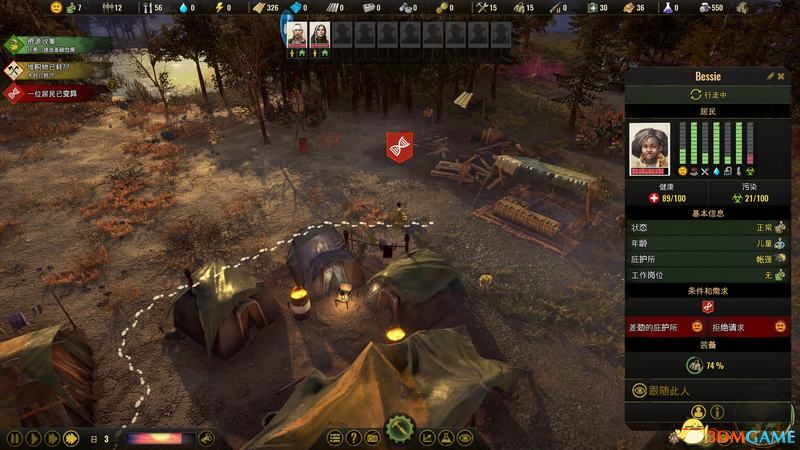Click the red mutation DNA marker
Viewport: 800px width, 450px height.
point(400,146)
